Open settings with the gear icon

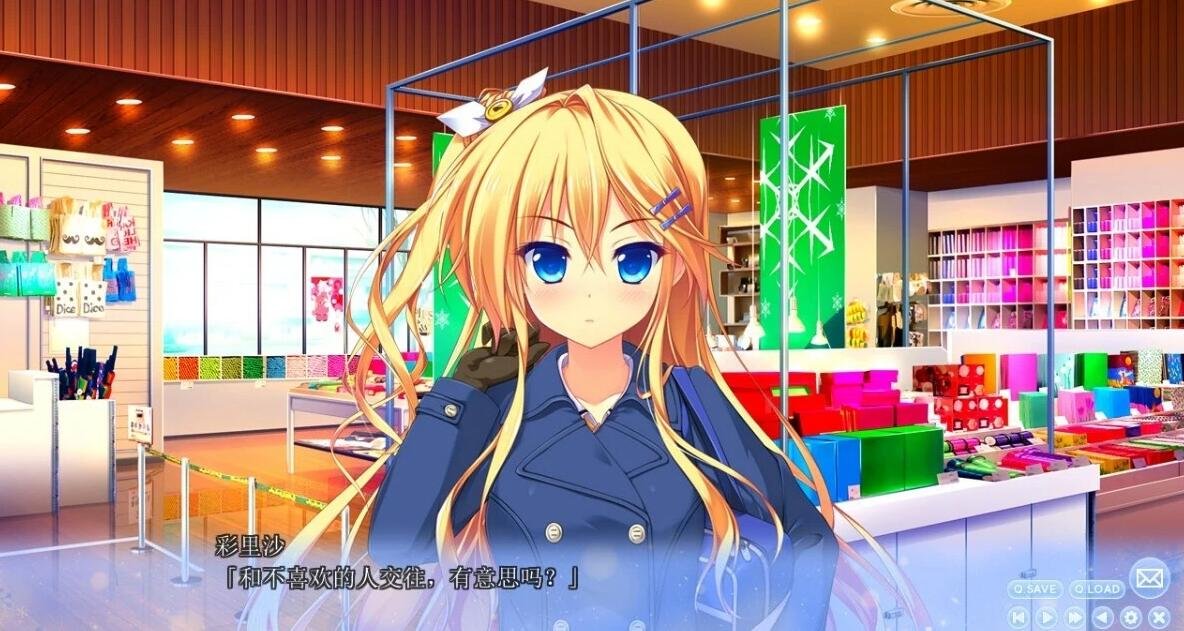coord(1131,617)
